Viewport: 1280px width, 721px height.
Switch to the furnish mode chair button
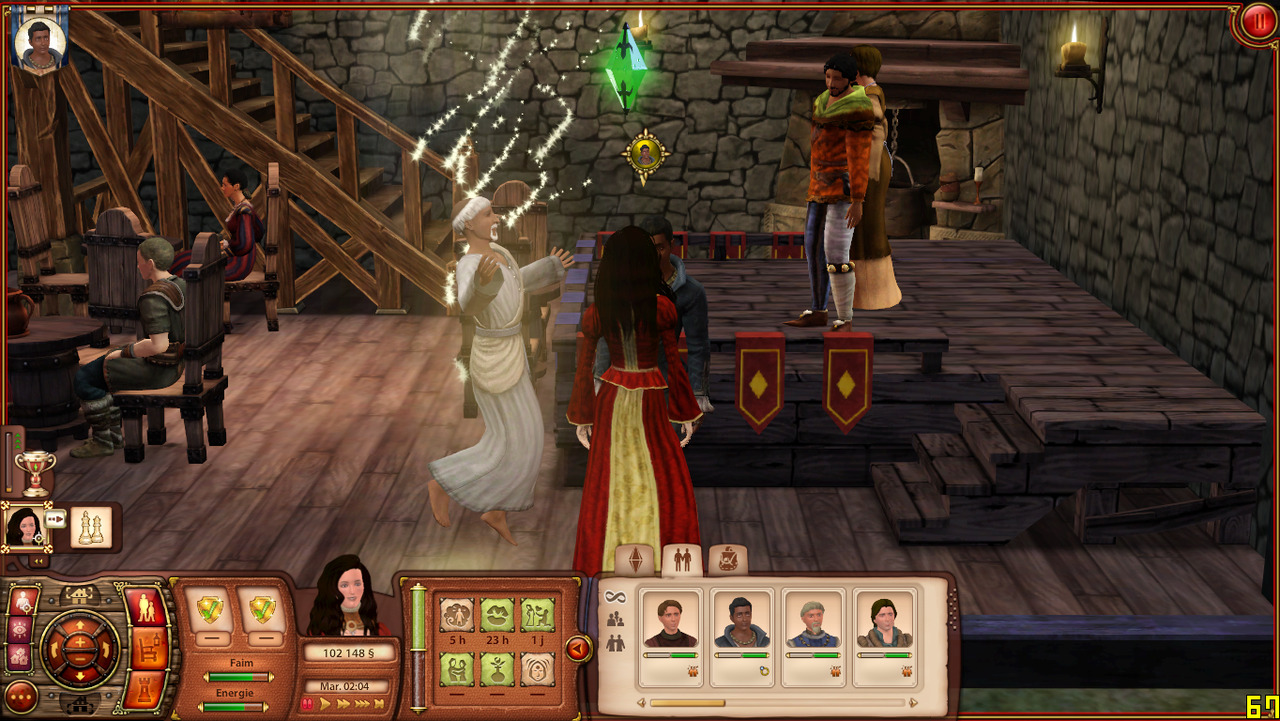coord(148,649)
